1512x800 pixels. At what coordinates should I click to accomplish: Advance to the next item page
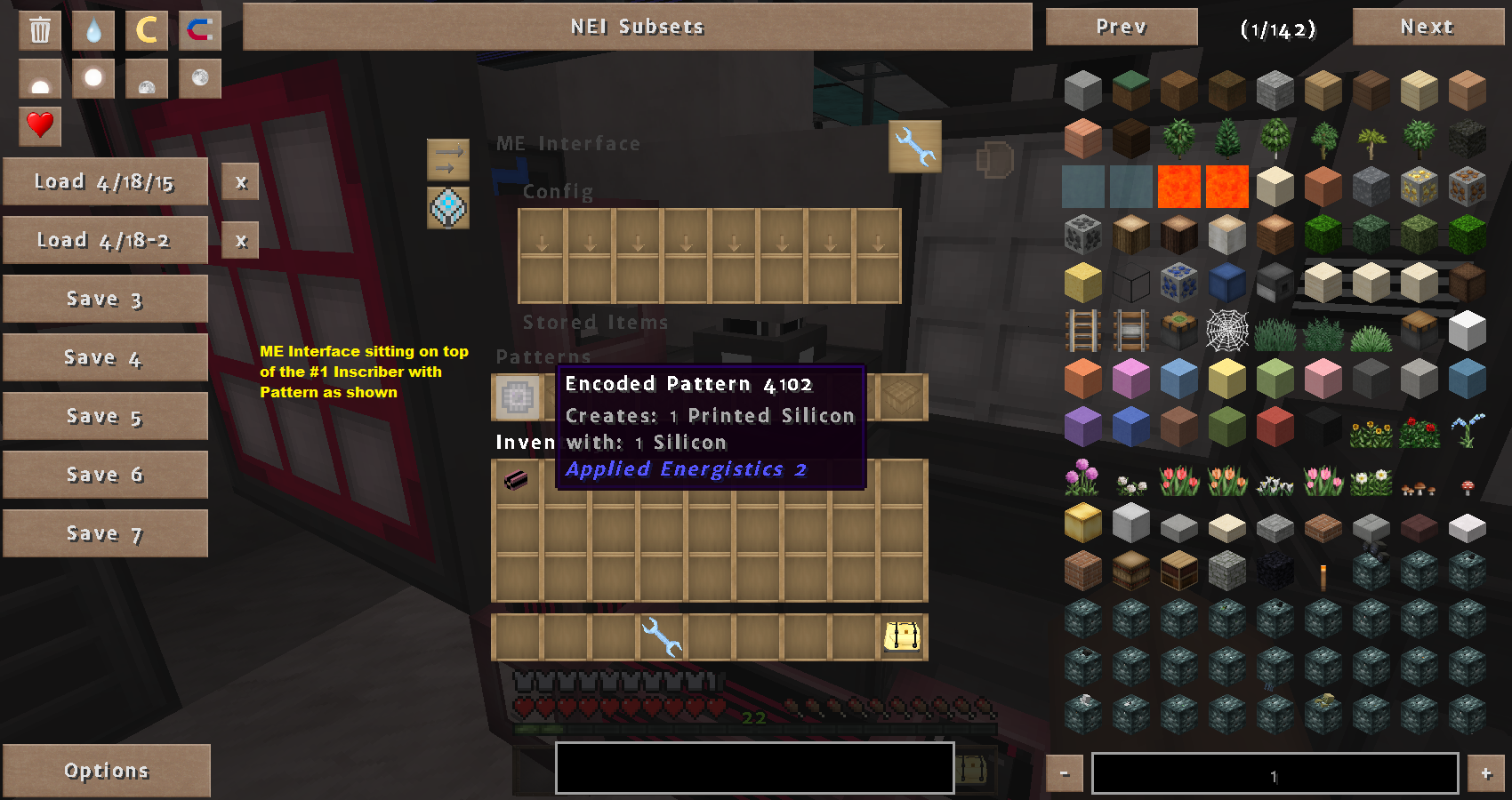coord(1427,27)
